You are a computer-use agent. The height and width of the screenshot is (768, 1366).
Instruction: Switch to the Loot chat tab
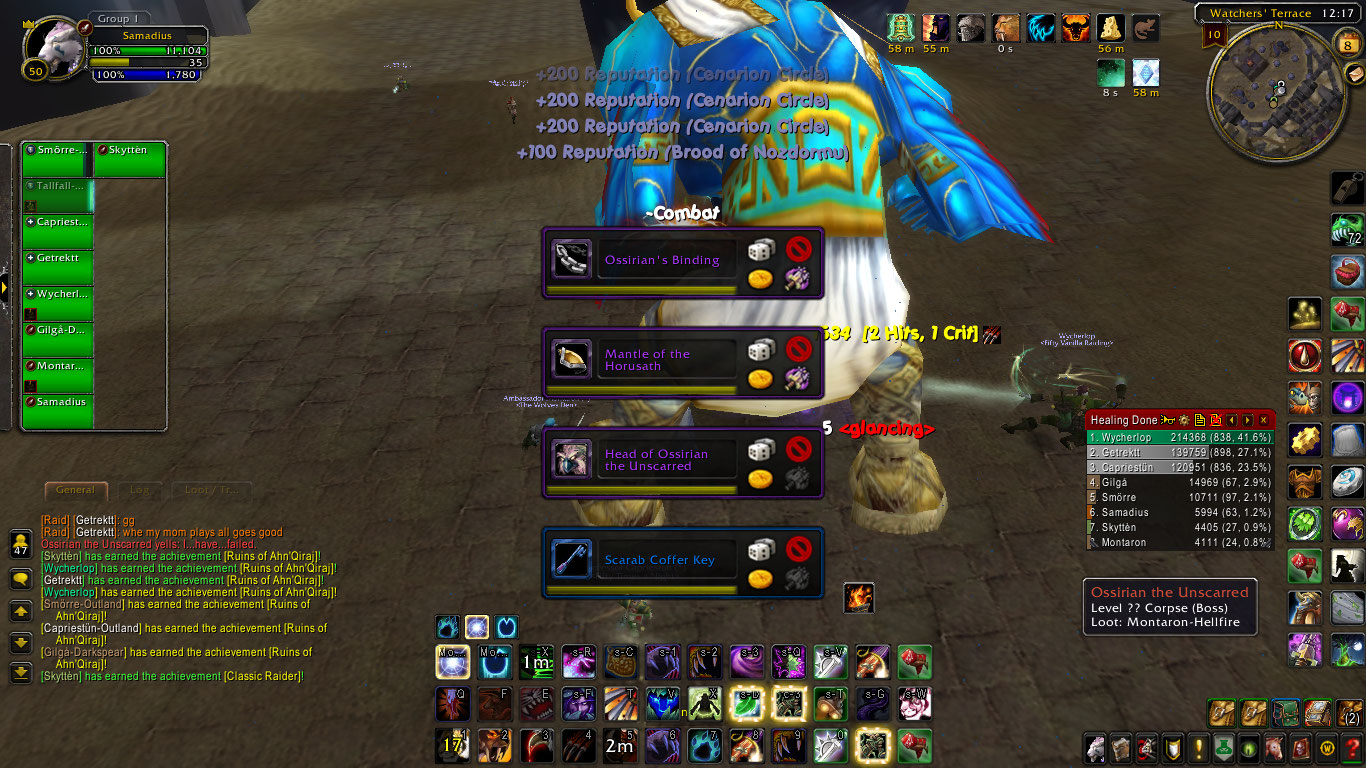[x=209, y=490]
